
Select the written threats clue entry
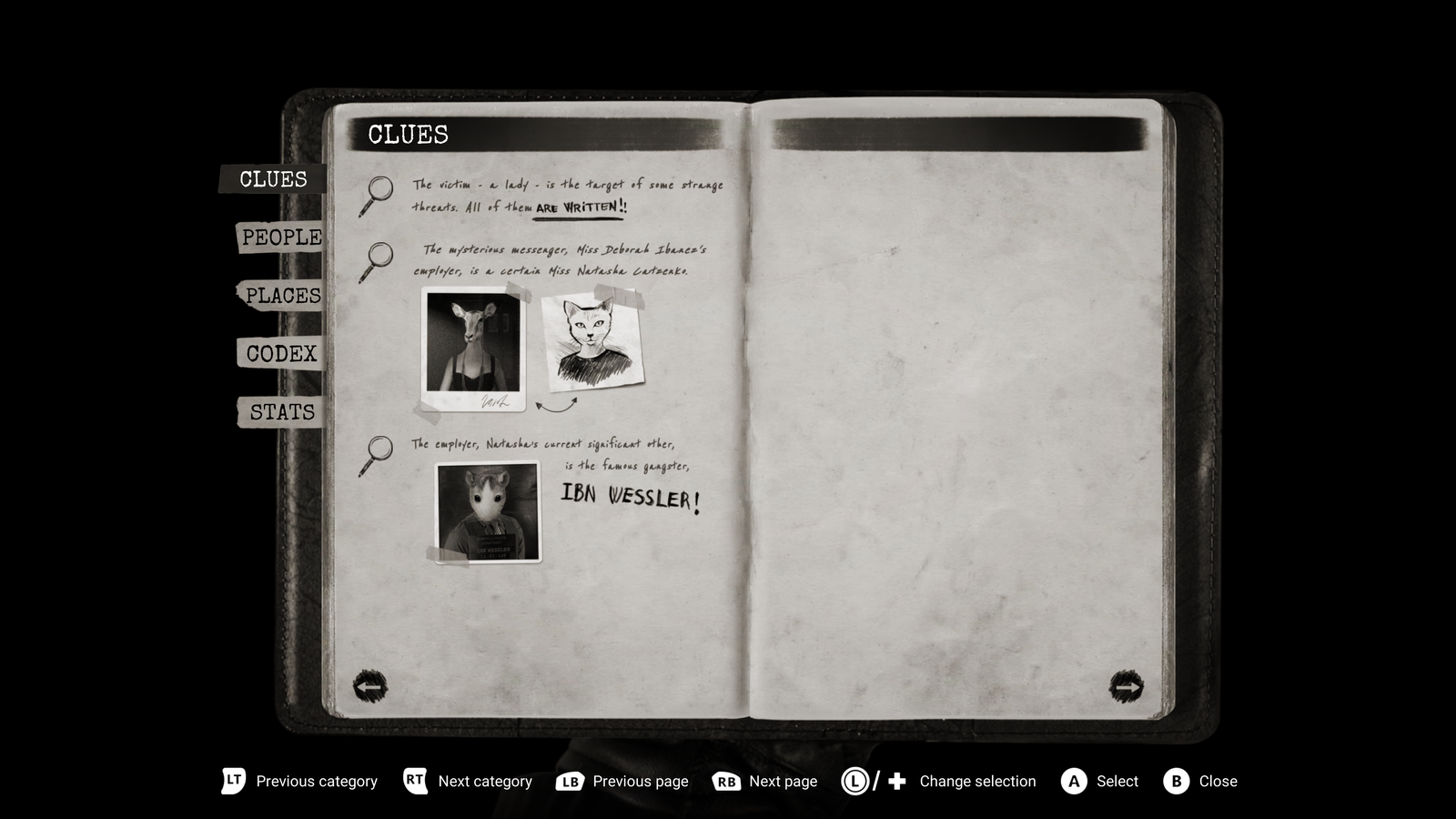[566, 196]
